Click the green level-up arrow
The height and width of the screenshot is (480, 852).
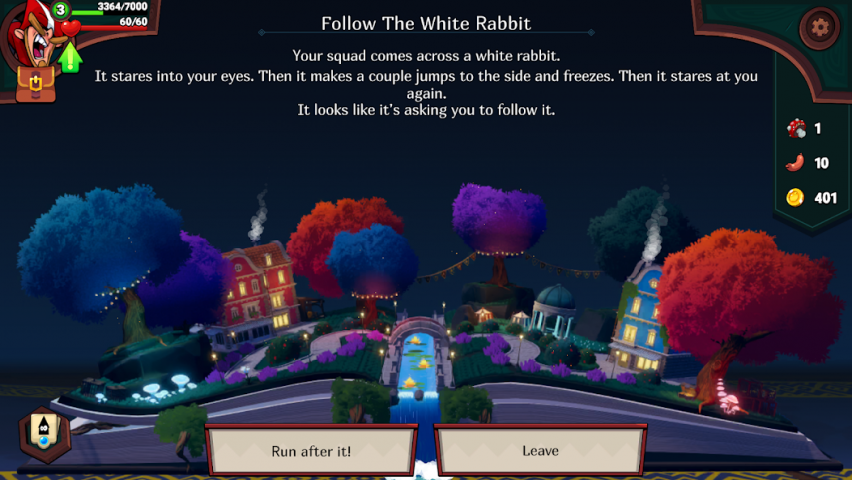tap(71, 57)
